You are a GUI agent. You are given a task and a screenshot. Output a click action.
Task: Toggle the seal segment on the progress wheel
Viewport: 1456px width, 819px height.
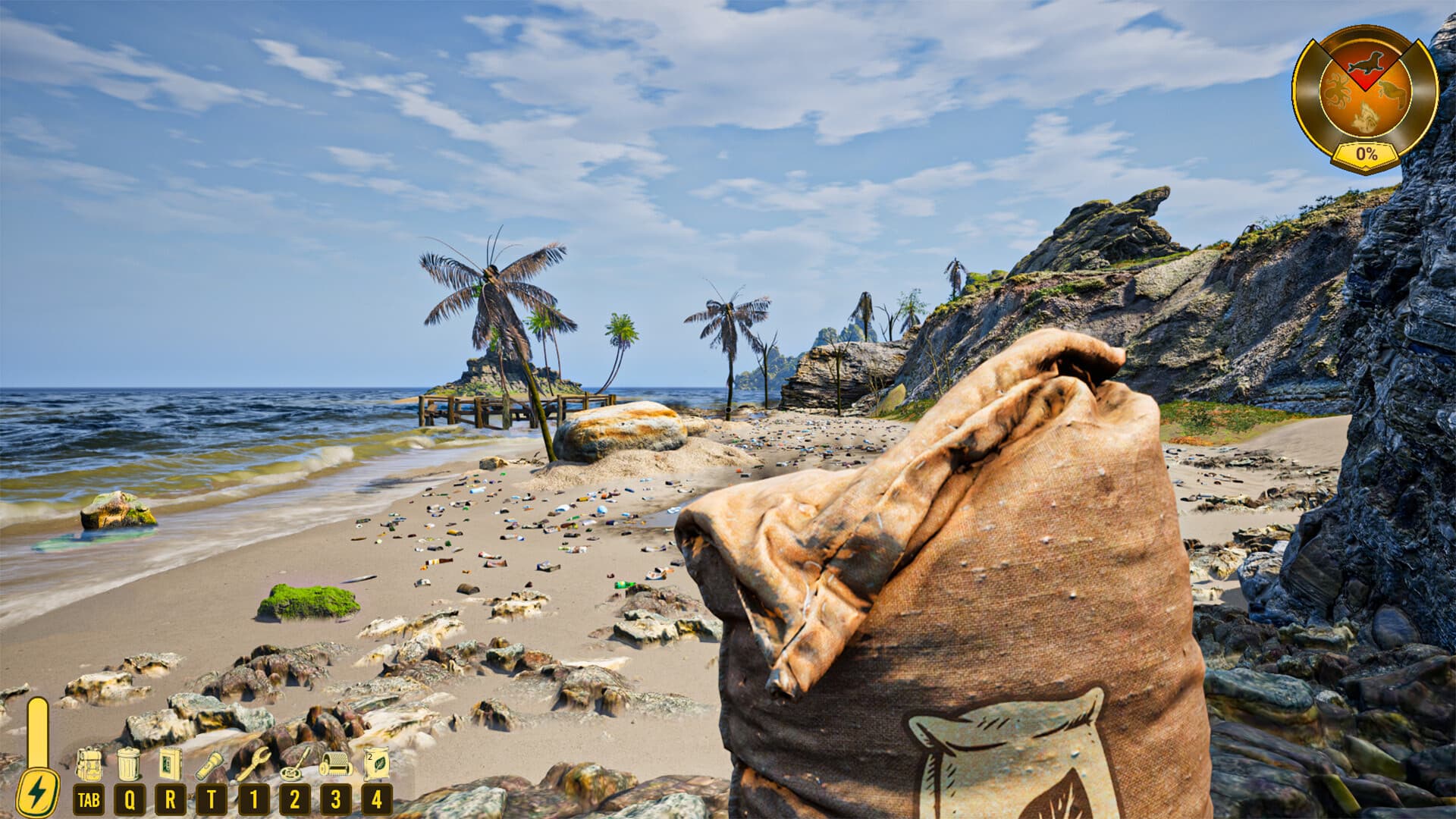pos(1367,62)
